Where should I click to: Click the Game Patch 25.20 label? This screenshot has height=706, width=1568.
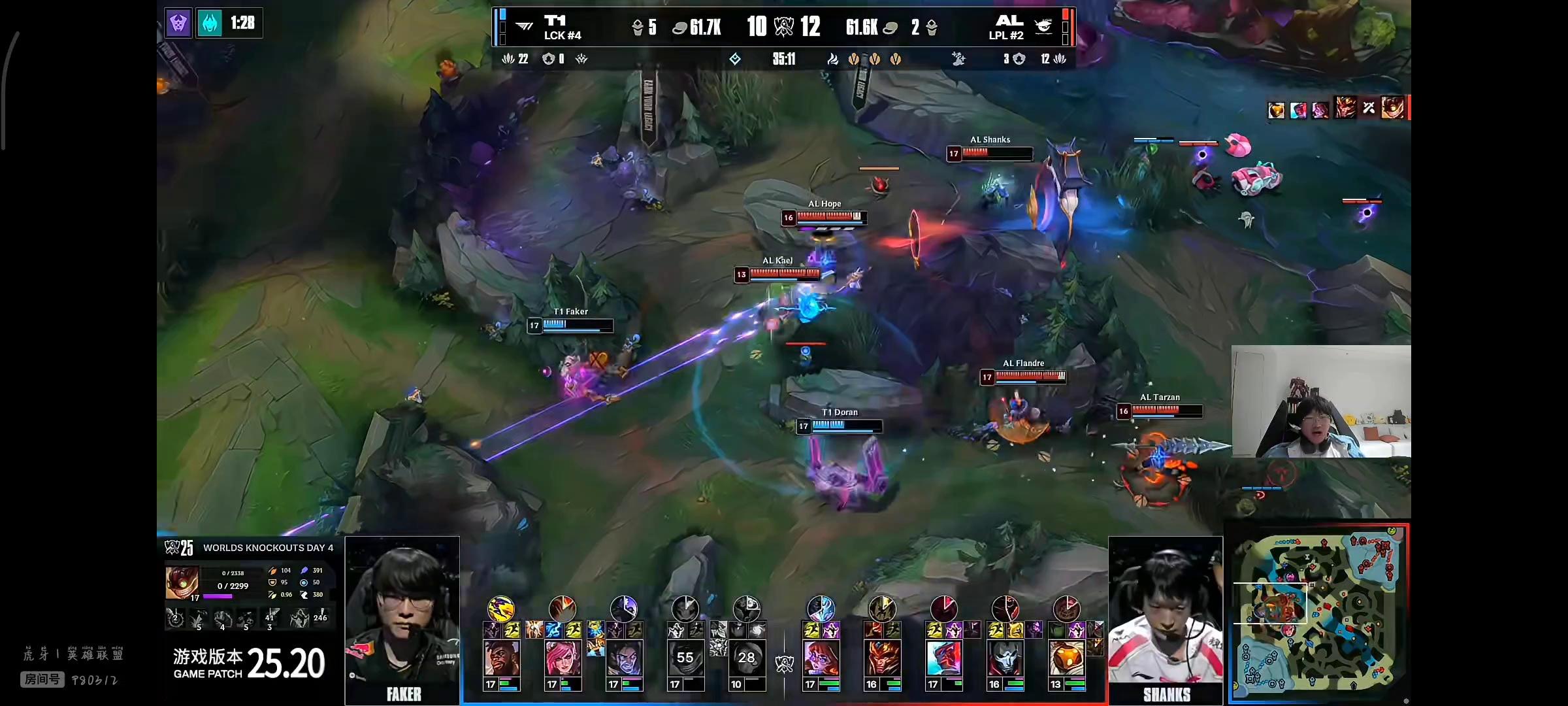coord(249,664)
